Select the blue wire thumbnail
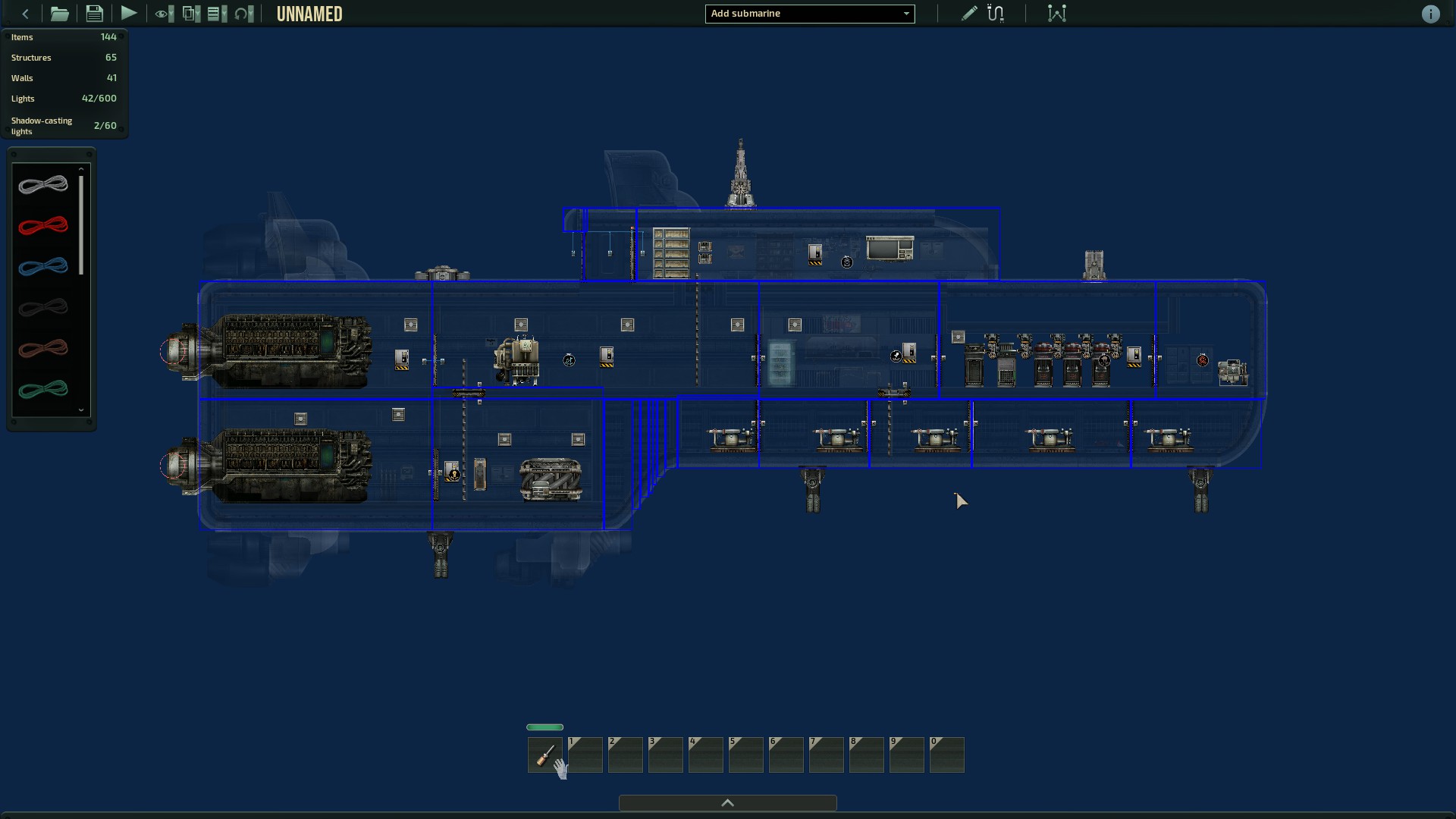 [42, 267]
